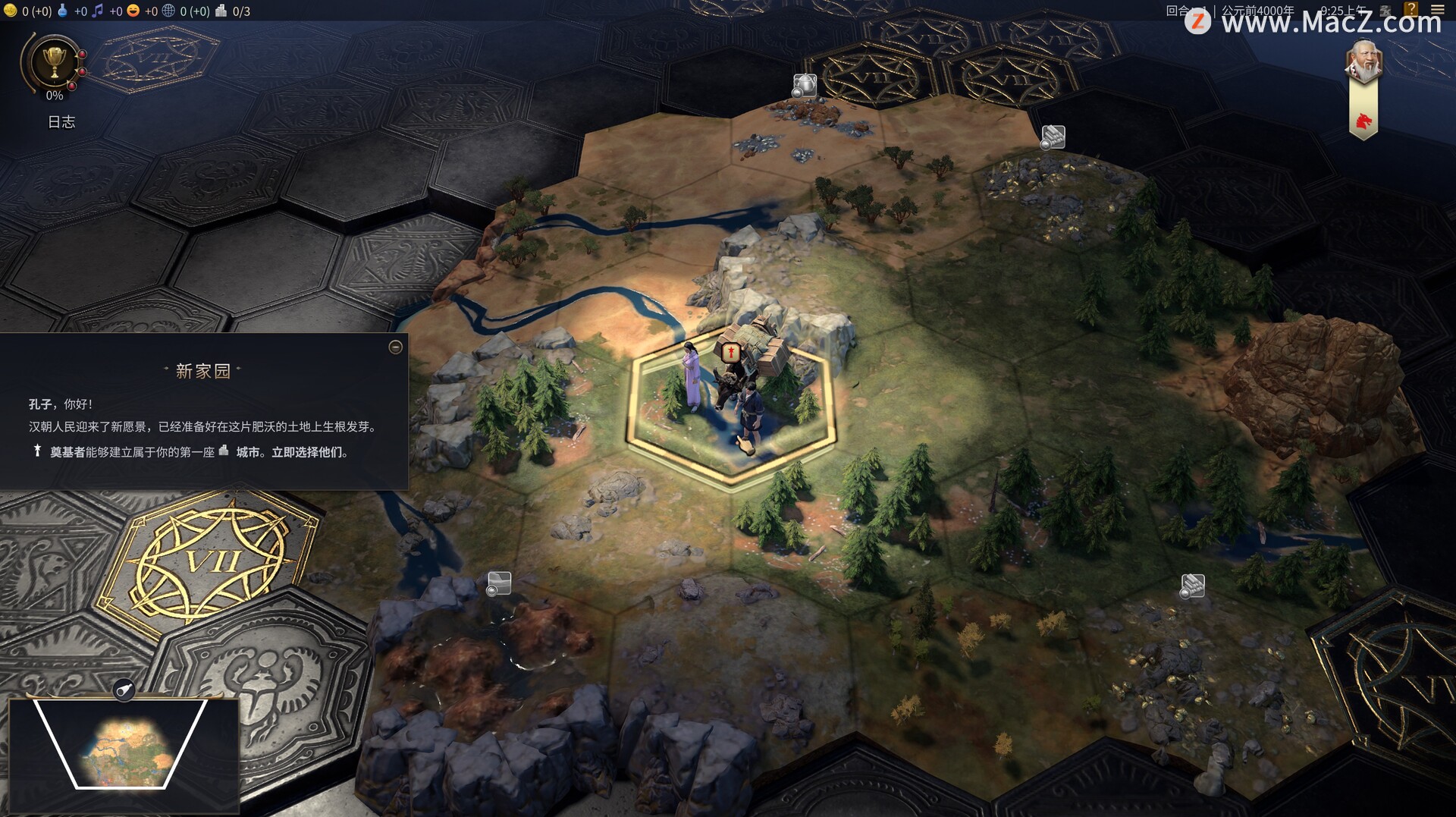Show culture music note yield details

[97, 11]
